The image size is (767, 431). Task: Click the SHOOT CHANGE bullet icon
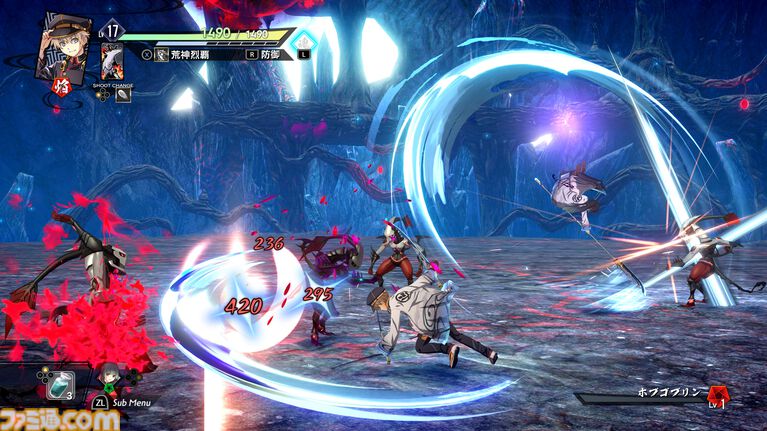(x=123, y=96)
